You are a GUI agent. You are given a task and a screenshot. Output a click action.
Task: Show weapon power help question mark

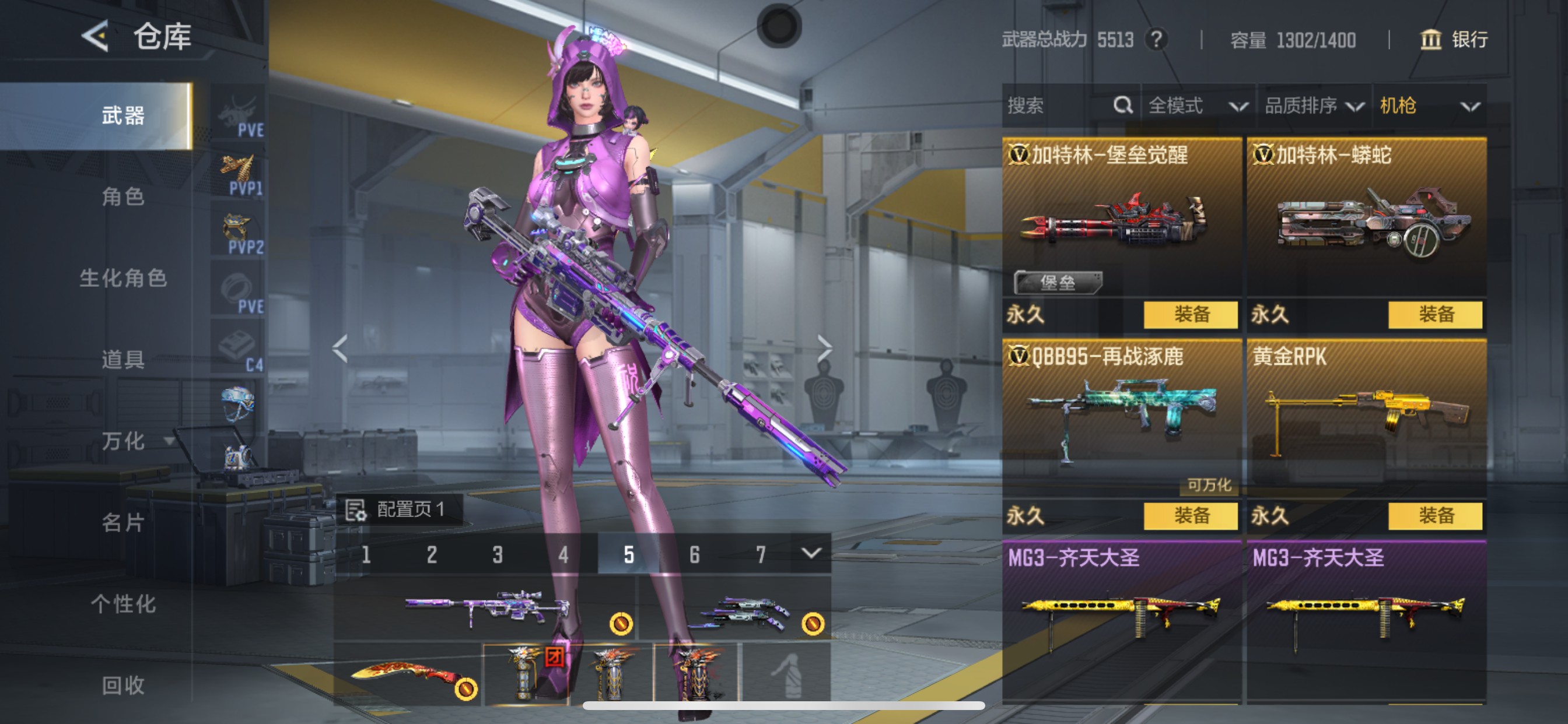tap(1156, 40)
